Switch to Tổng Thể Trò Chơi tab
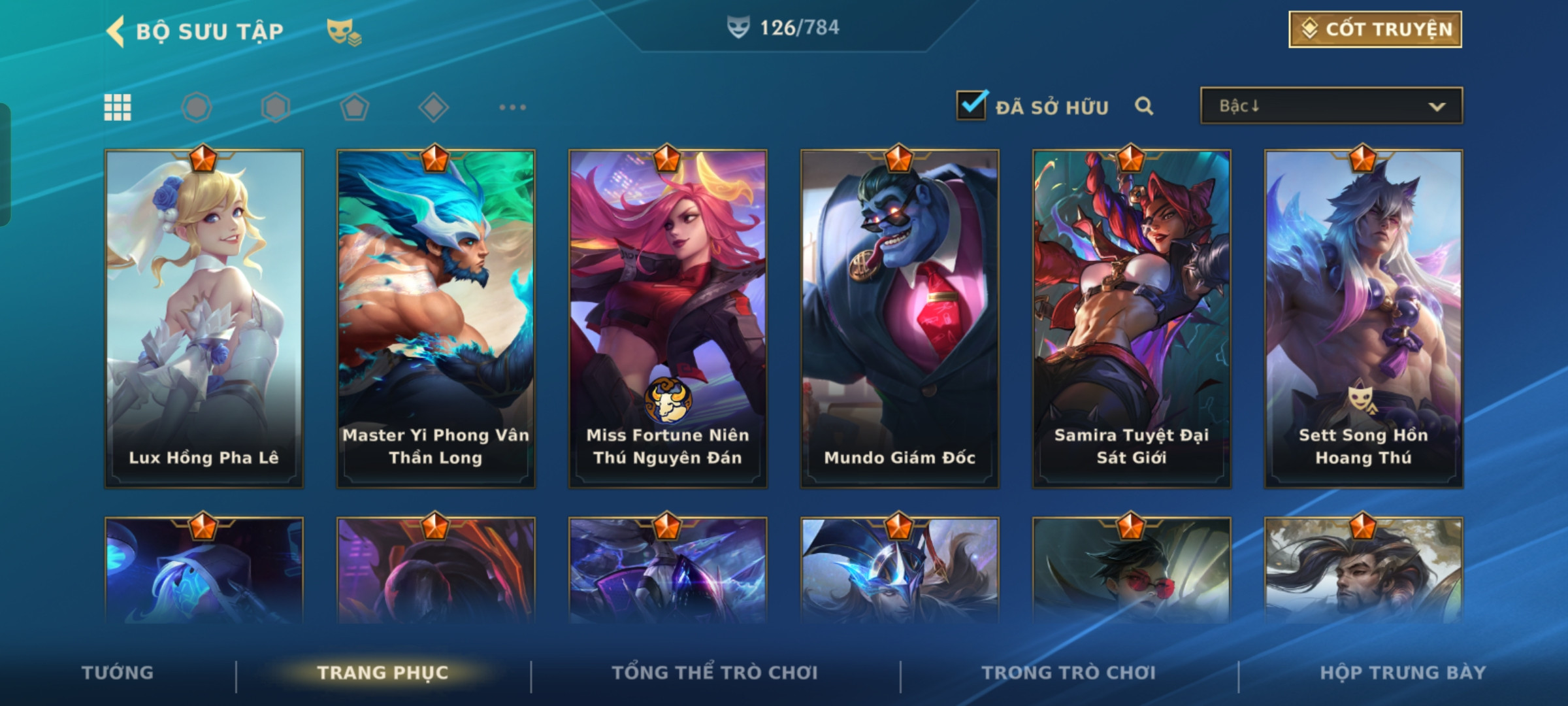 point(715,673)
